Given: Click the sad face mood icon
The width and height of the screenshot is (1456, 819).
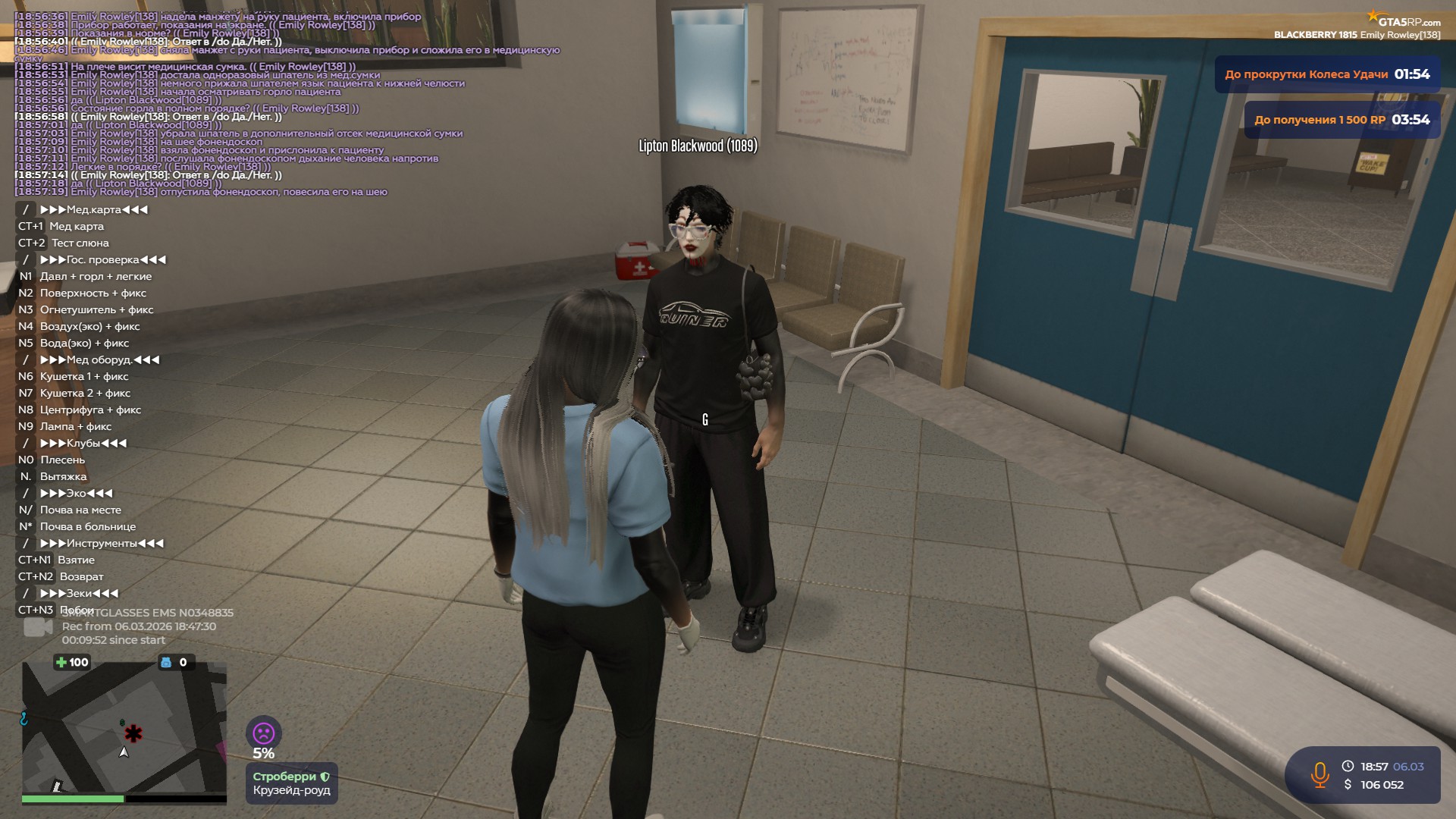Looking at the screenshot, I should (x=263, y=733).
